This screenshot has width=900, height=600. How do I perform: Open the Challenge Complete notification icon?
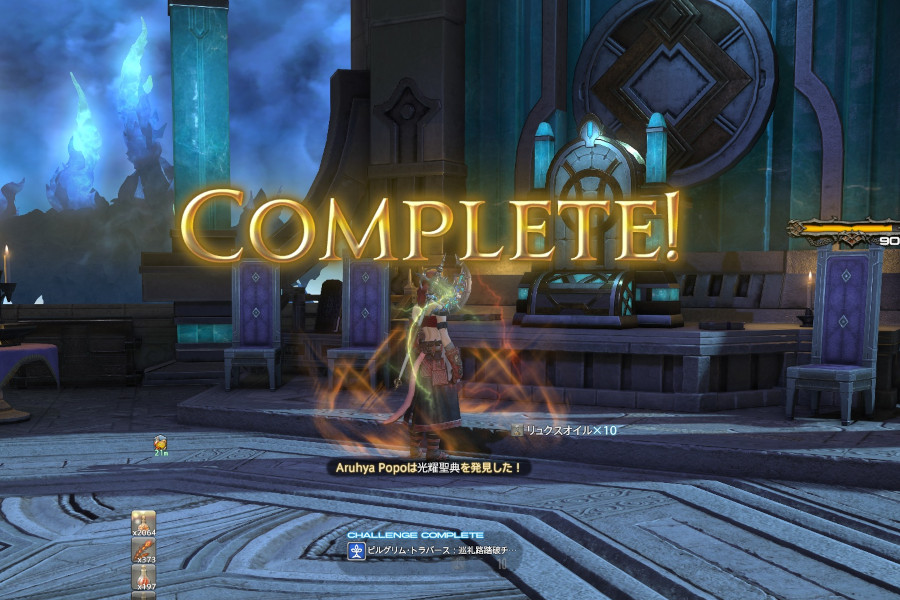pyautogui.click(x=355, y=551)
